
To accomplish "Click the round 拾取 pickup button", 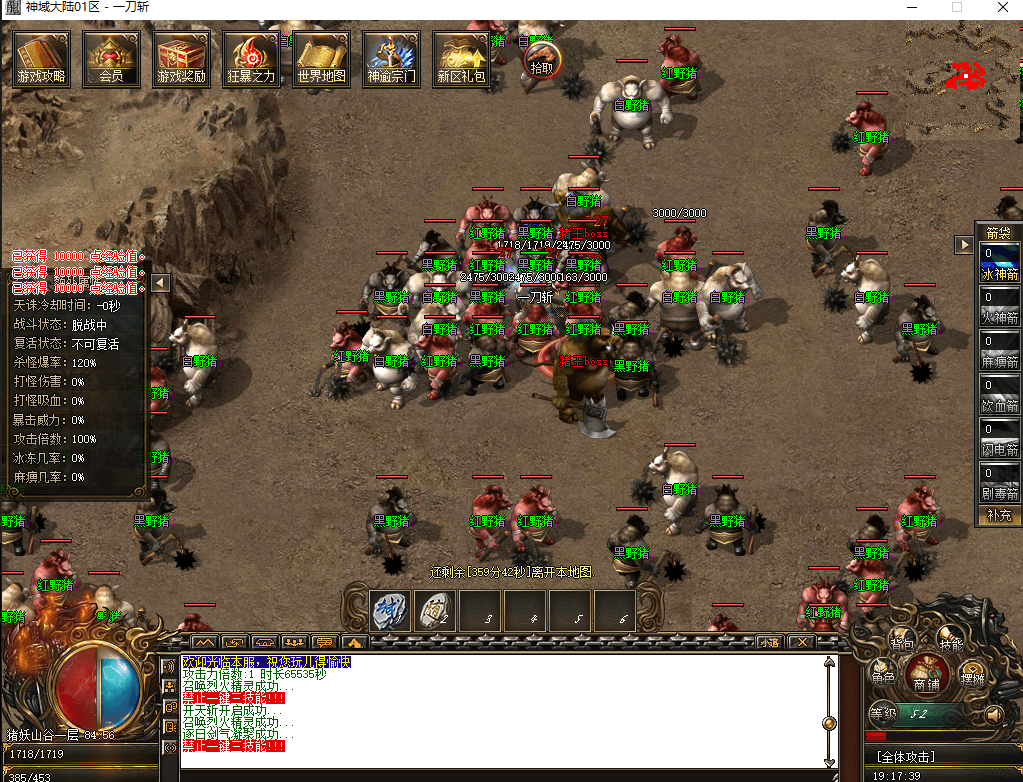I will (x=541, y=60).
